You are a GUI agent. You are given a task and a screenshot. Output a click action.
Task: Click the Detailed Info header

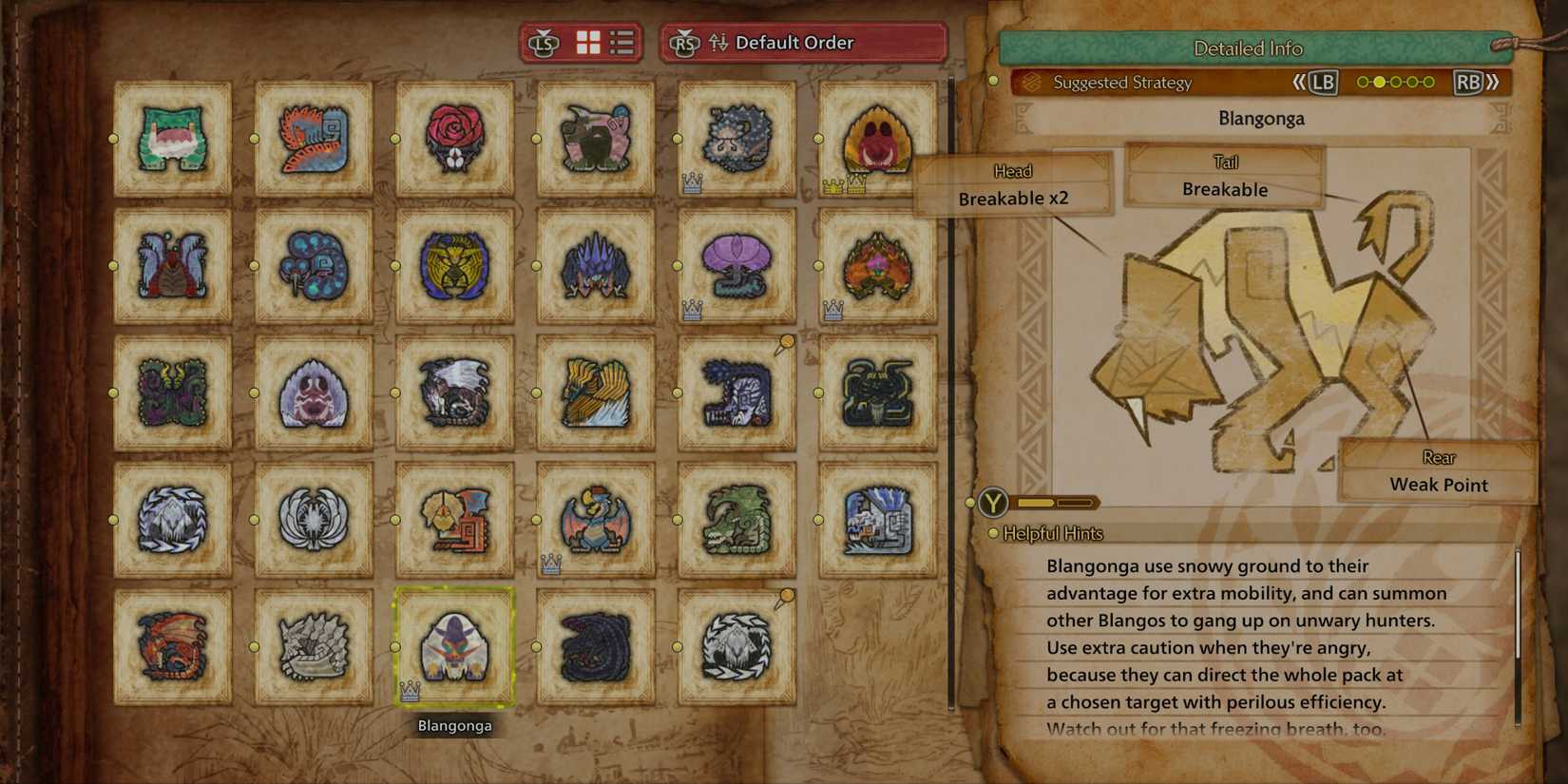pyautogui.click(x=1245, y=48)
